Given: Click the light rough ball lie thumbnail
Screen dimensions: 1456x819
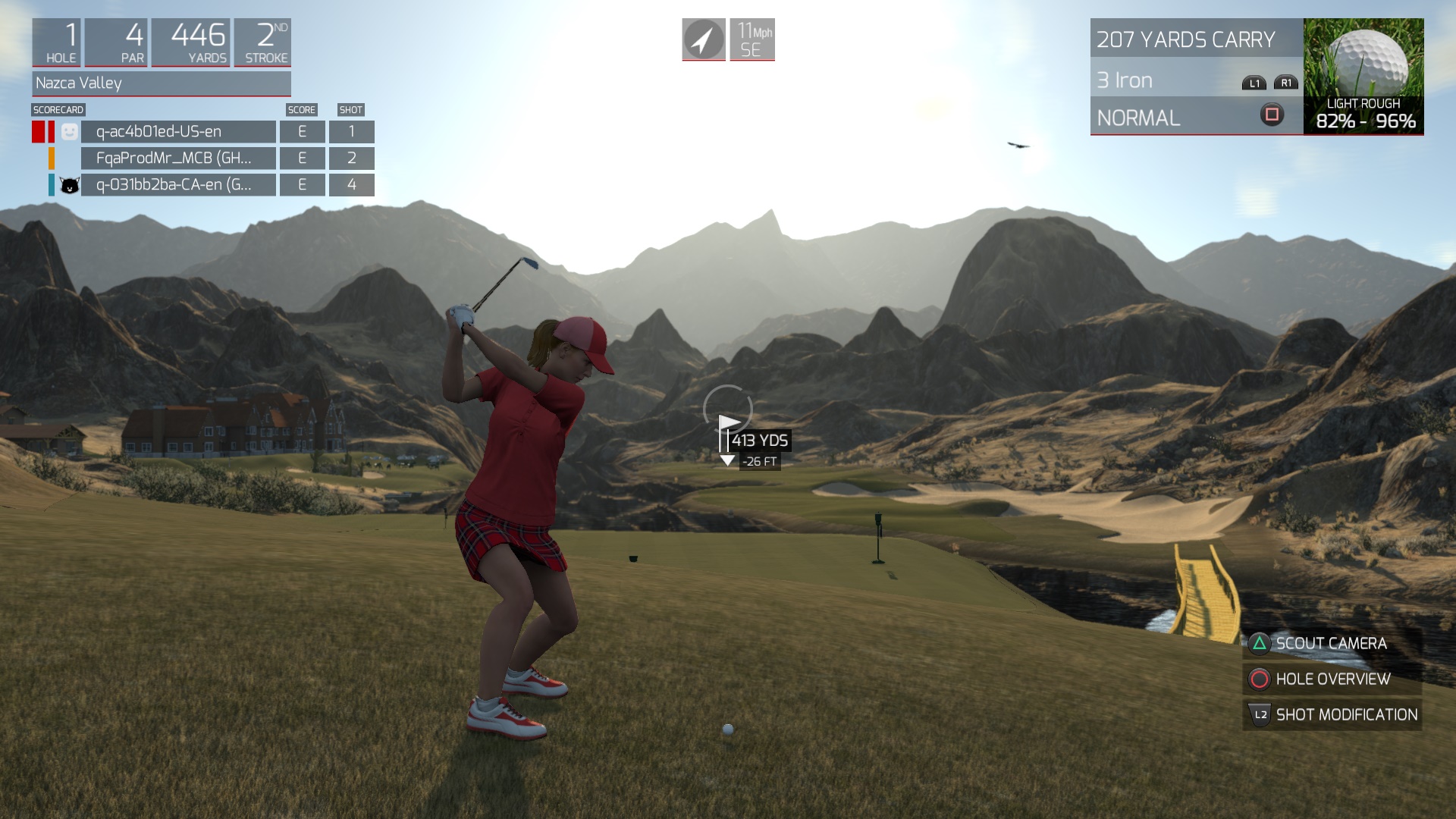Looking at the screenshot, I should (x=1363, y=76).
